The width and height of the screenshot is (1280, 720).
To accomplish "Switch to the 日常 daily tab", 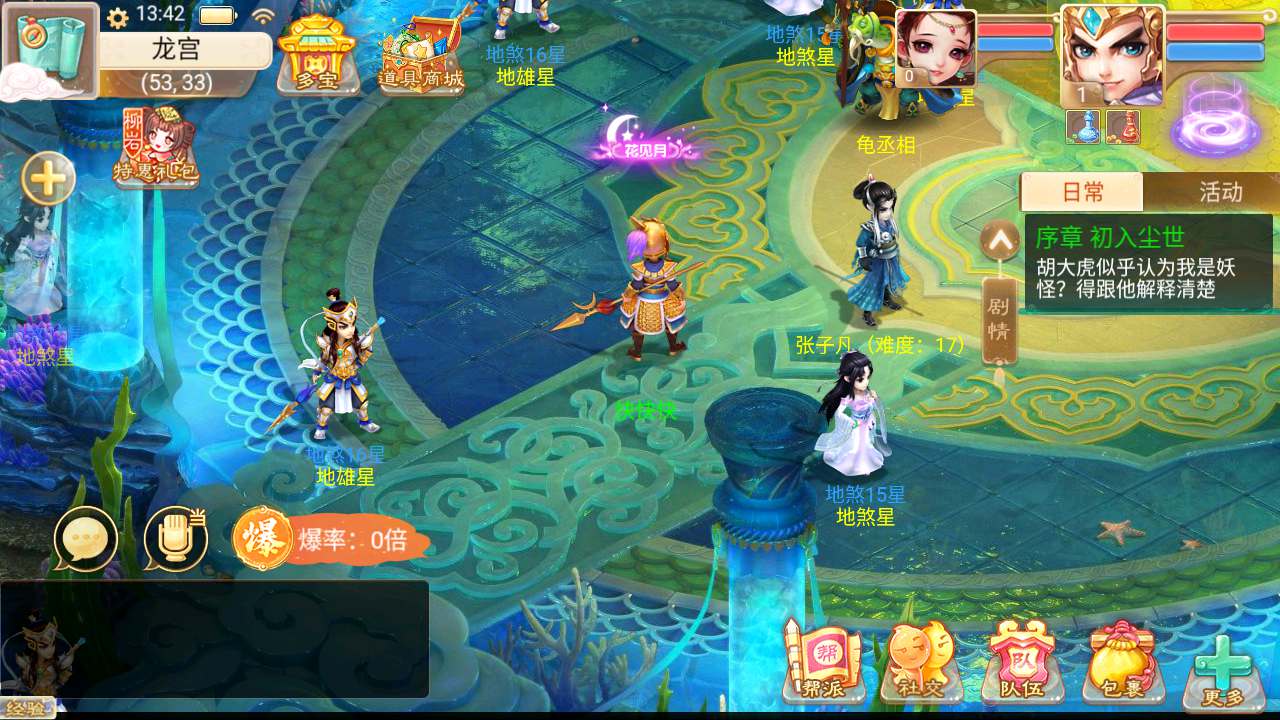I will pos(1082,192).
